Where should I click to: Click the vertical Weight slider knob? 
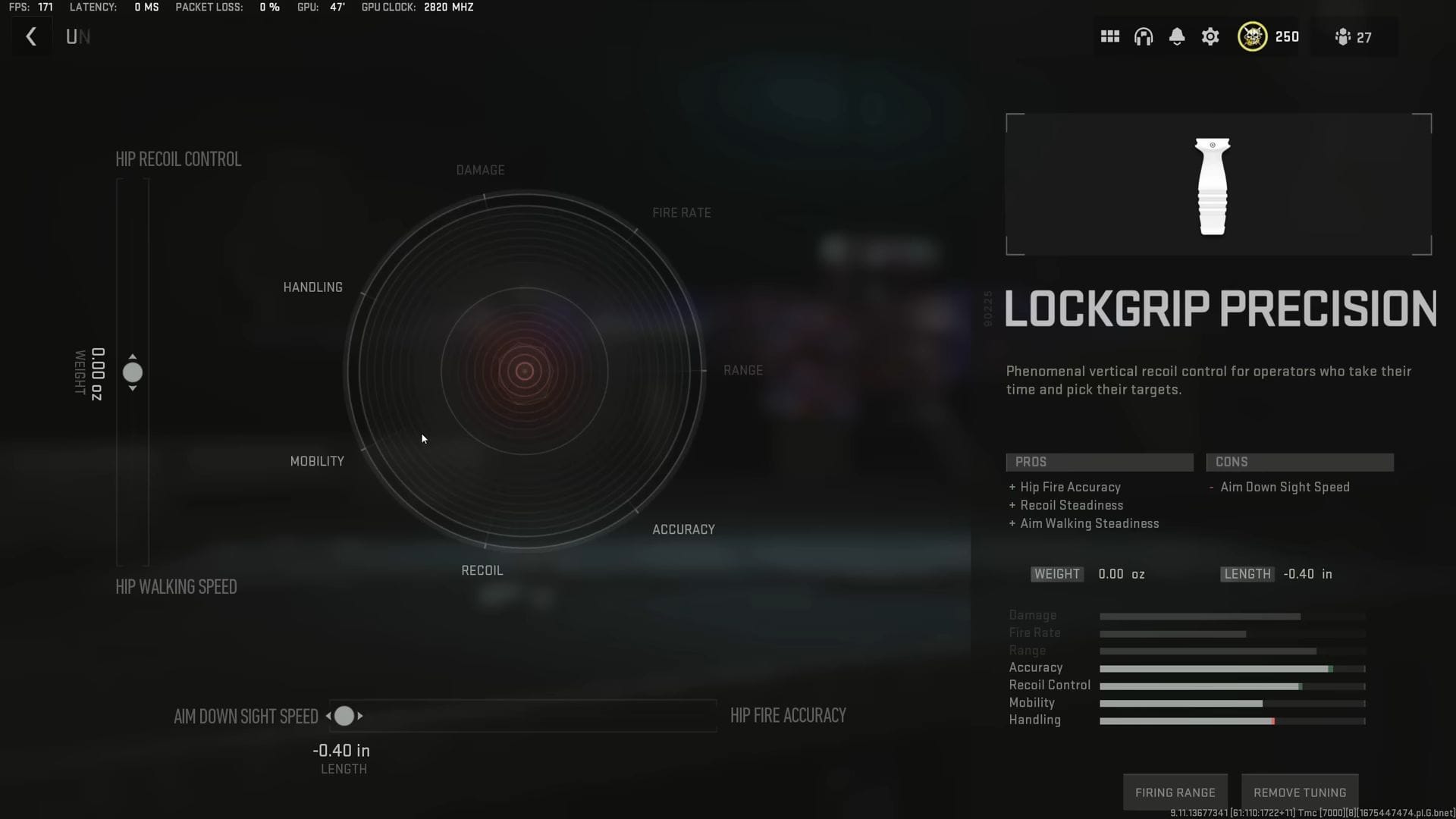133,373
